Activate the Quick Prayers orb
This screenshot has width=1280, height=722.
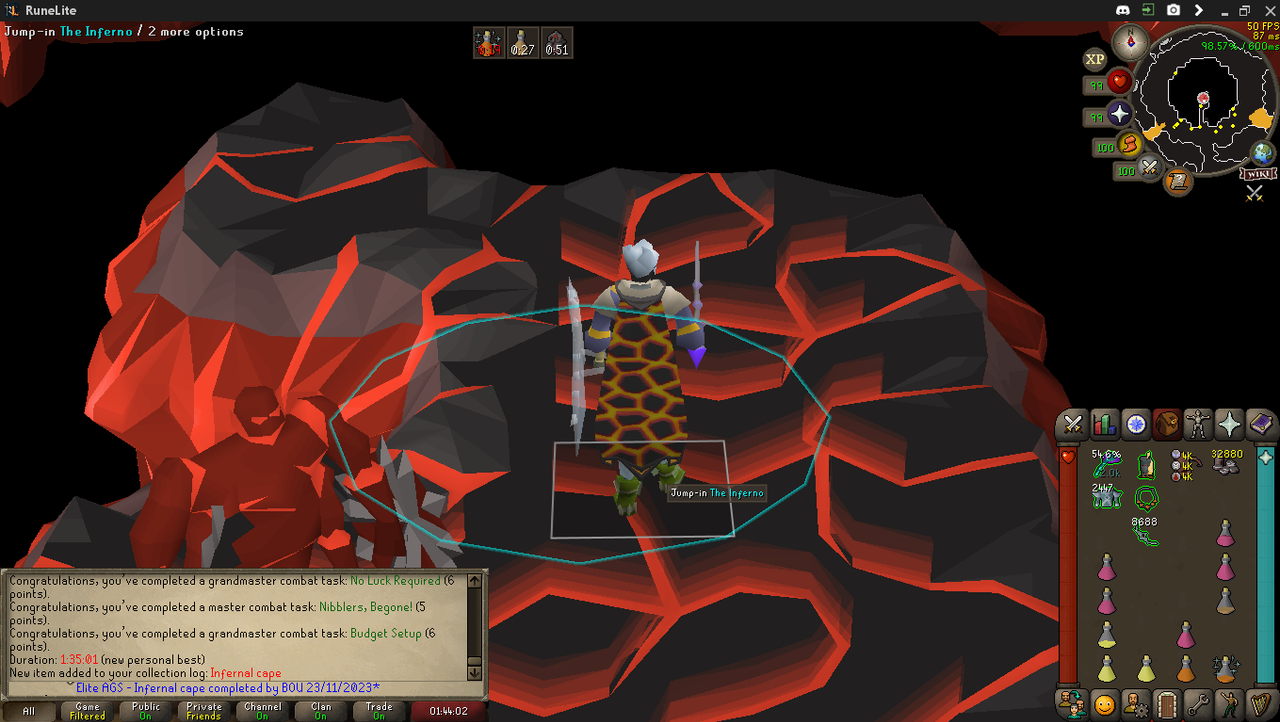point(1120,113)
